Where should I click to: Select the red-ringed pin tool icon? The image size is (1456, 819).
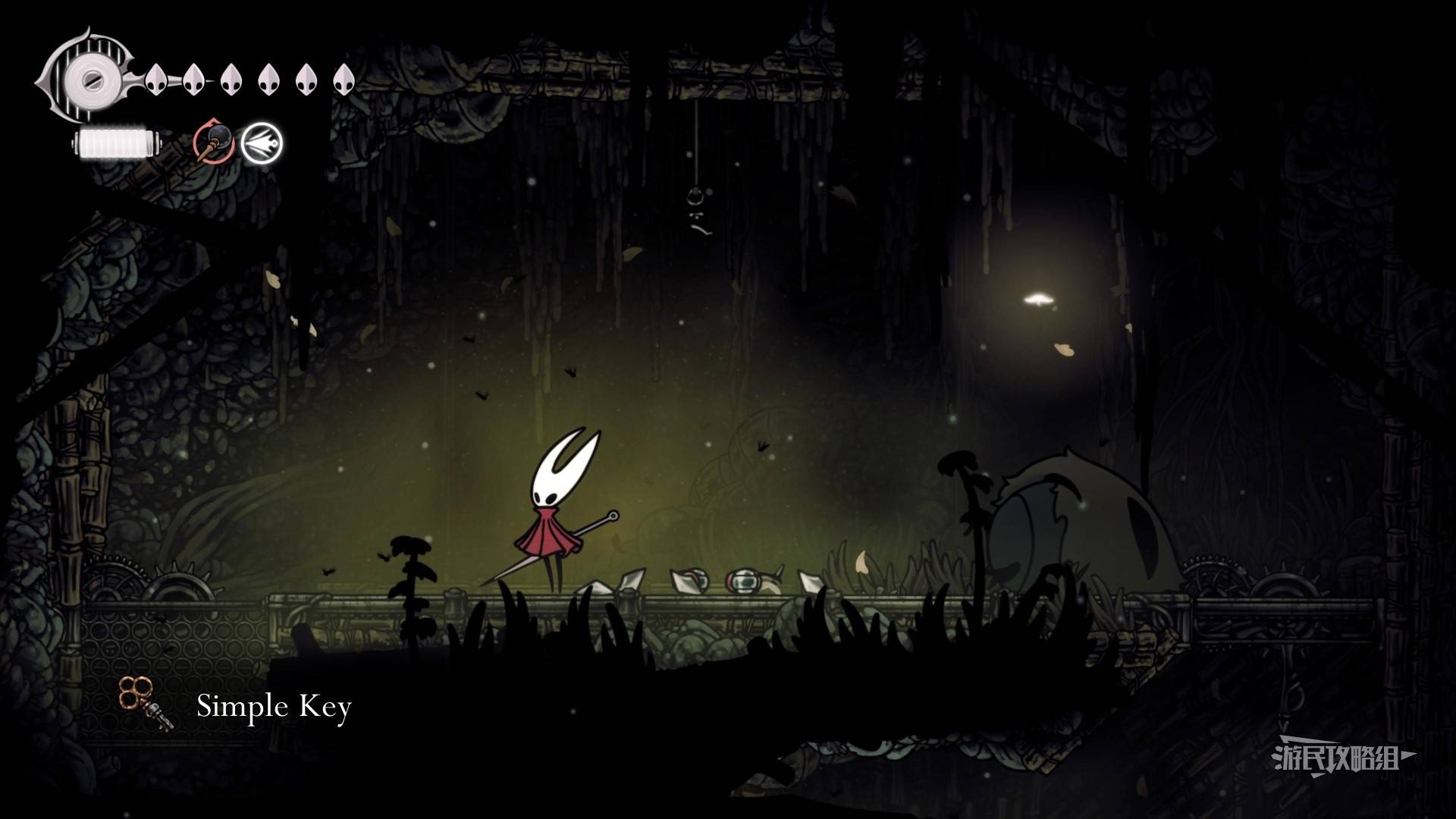(x=212, y=142)
